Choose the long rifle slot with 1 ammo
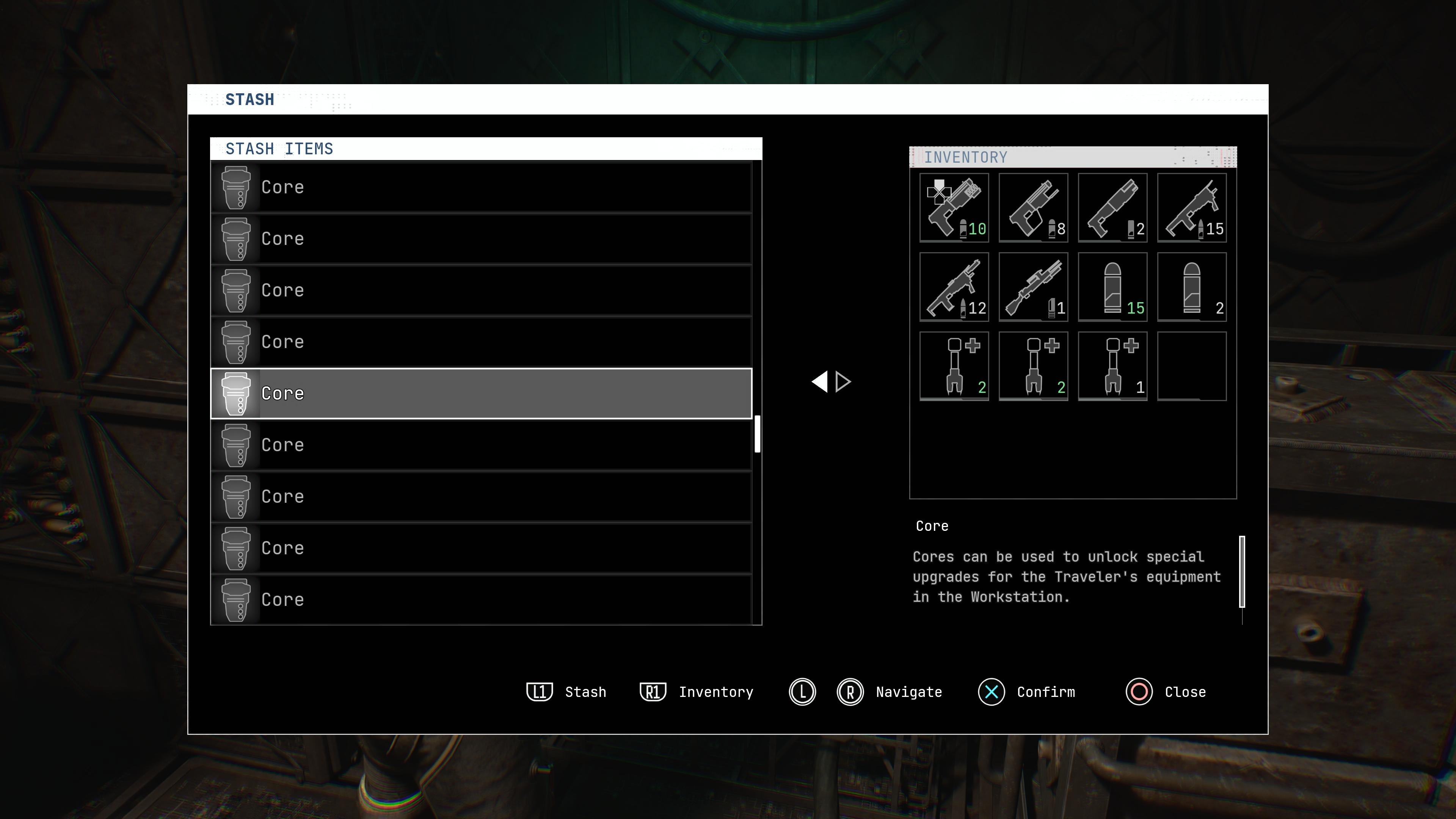Image resolution: width=1456 pixels, height=819 pixels. 1033,287
